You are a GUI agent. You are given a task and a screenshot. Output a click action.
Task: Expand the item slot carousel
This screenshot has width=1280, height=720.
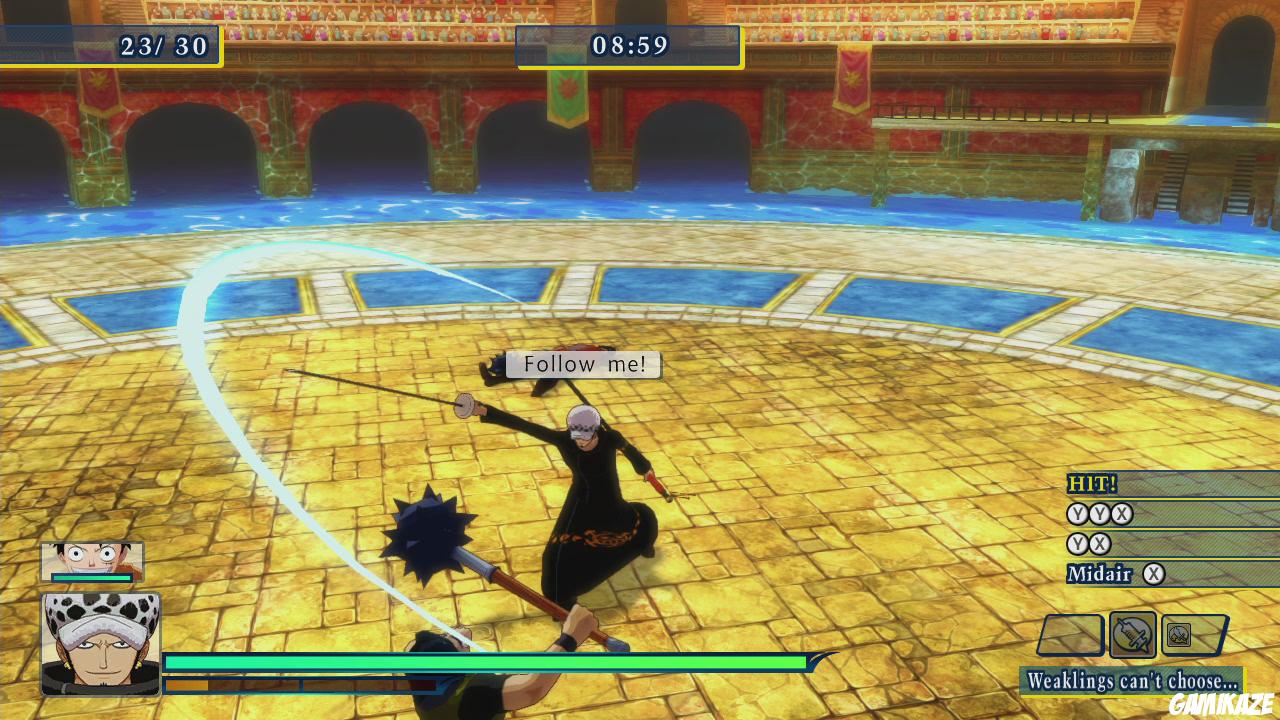tap(1135, 634)
